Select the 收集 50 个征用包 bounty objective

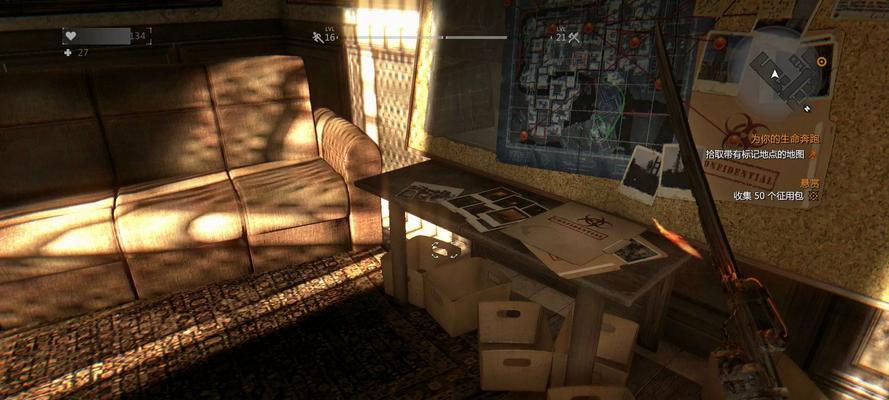pos(768,196)
